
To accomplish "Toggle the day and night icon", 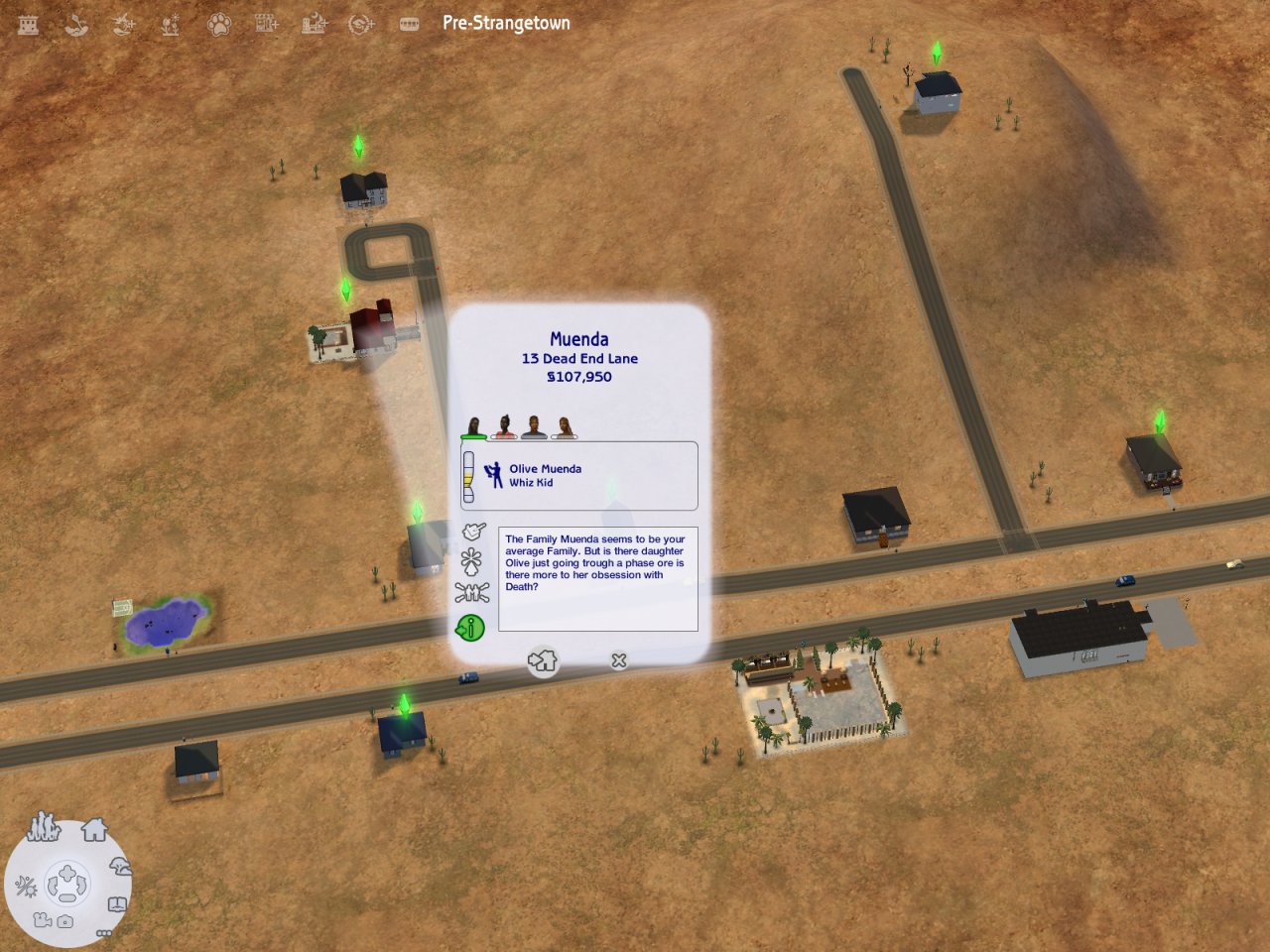I will tap(26, 886).
